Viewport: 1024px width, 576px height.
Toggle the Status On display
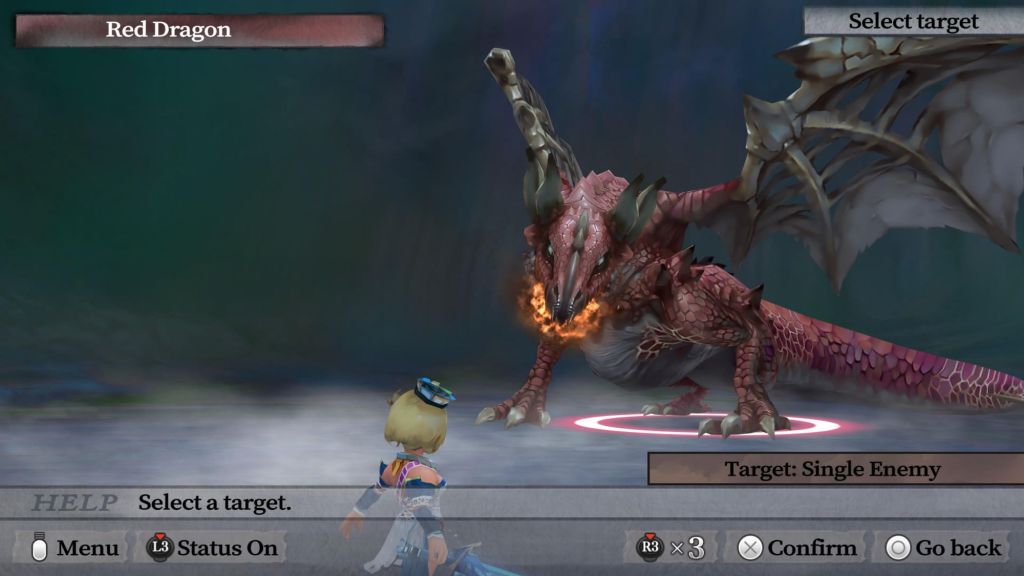point(212,548)
